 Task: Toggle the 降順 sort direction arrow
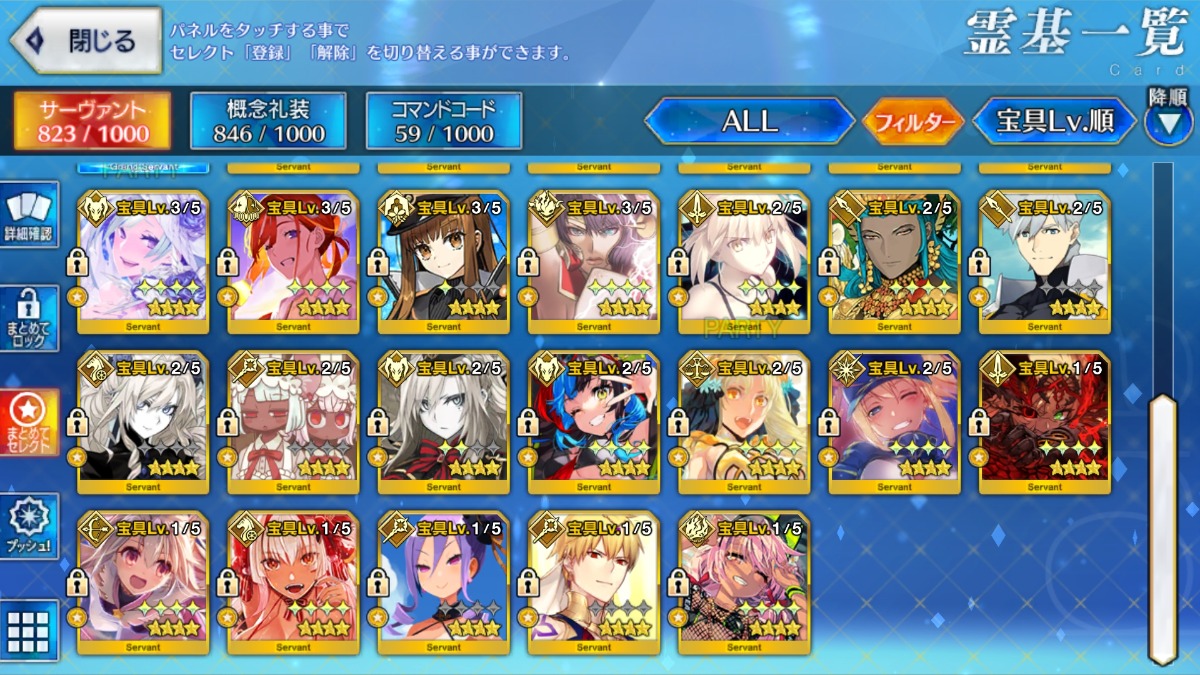coord(1168,122)
